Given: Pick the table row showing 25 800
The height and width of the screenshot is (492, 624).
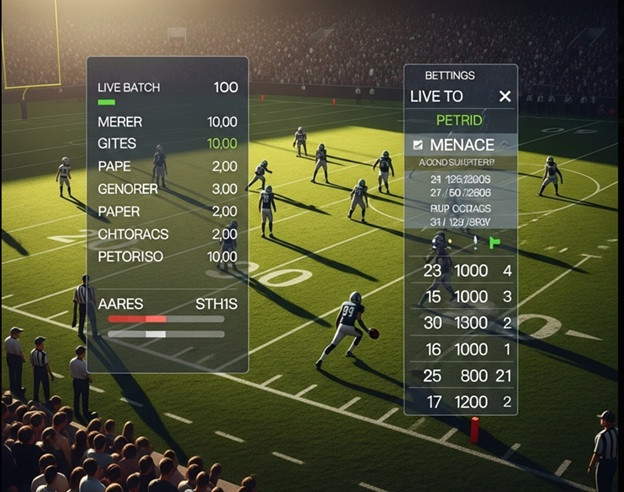Looking at the screenshot, I should point(460,375).
